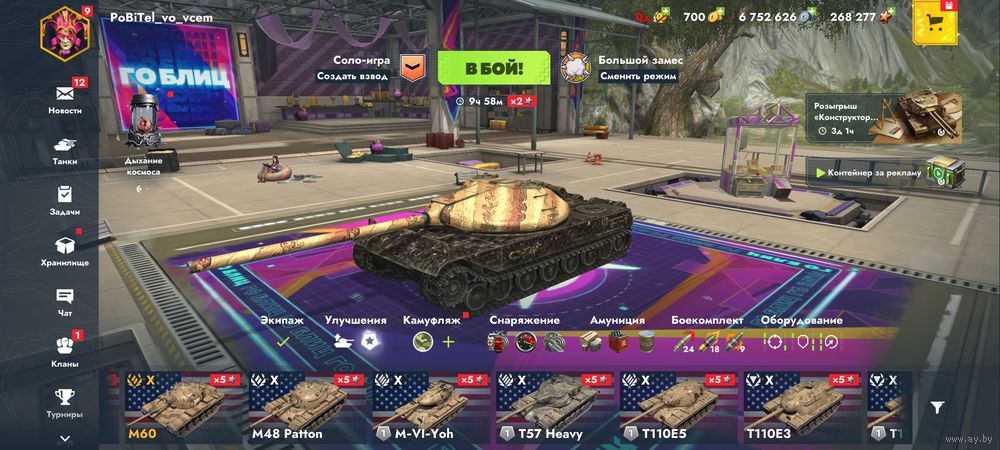
Task: Open the Танки (tanks) menu
Action: click(65, 149)
